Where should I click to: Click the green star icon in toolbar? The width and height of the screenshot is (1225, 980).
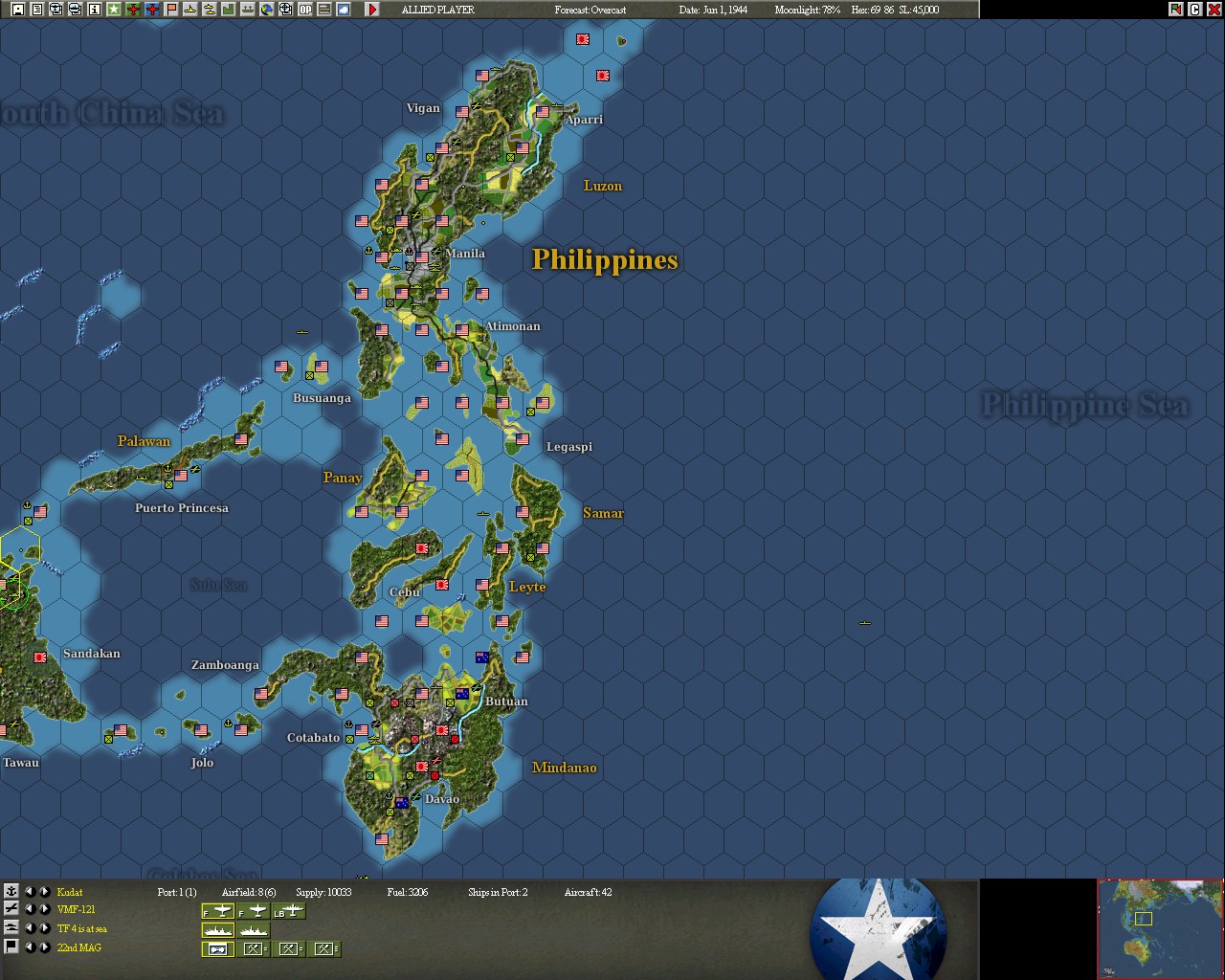click(x=114, y=11)
